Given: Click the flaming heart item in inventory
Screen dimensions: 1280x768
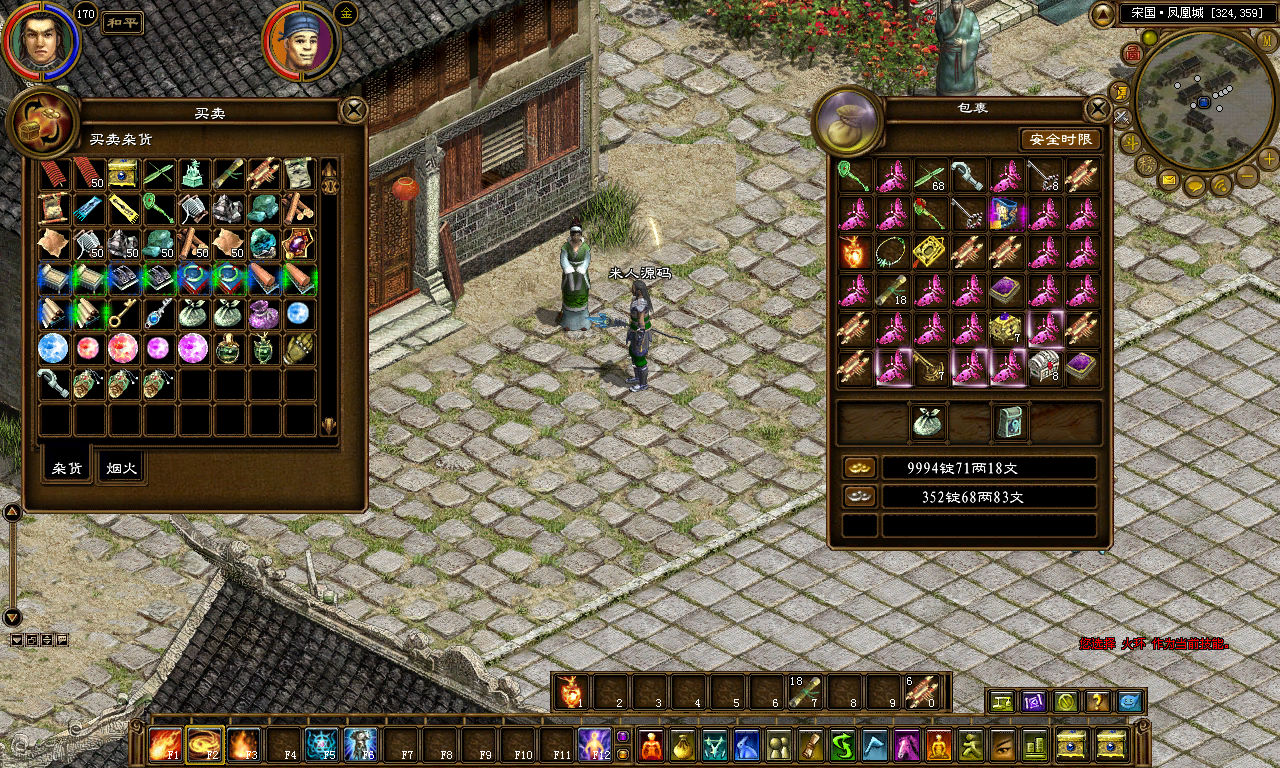Looking at the screenshot, I should click(853, 251).
